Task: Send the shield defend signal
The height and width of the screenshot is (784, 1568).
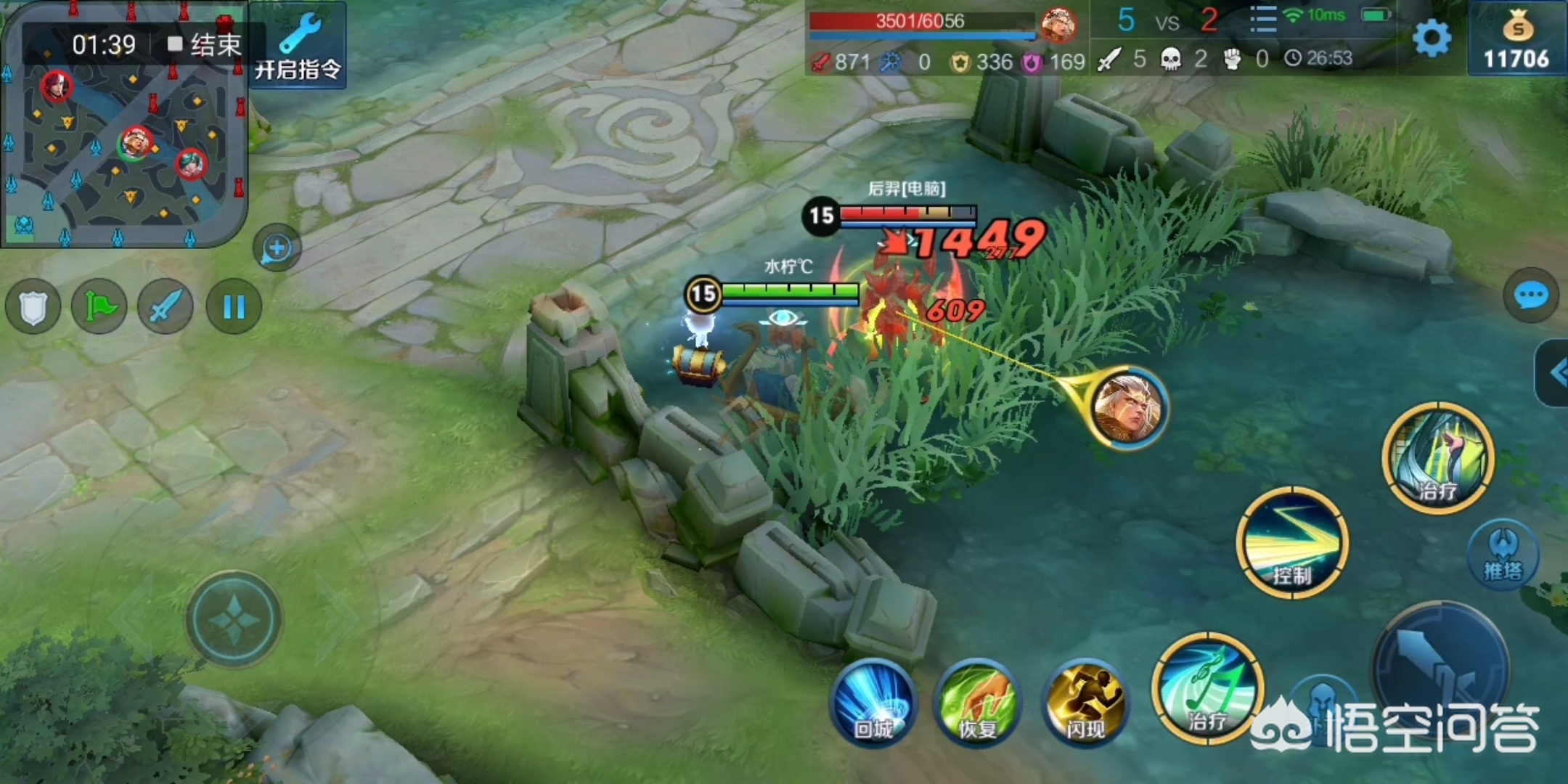Action: pos(33,307)
